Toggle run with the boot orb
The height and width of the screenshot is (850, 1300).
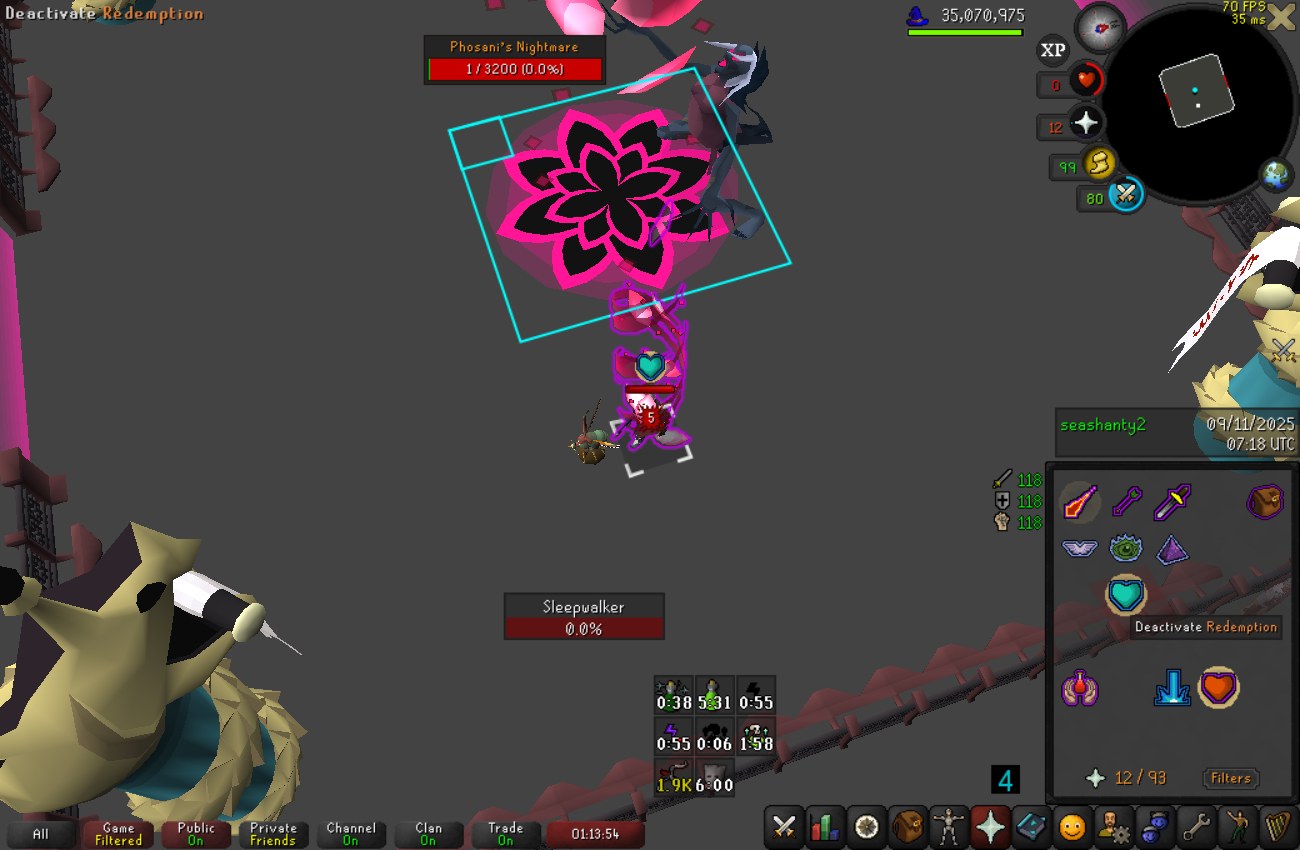(1099, 162)
